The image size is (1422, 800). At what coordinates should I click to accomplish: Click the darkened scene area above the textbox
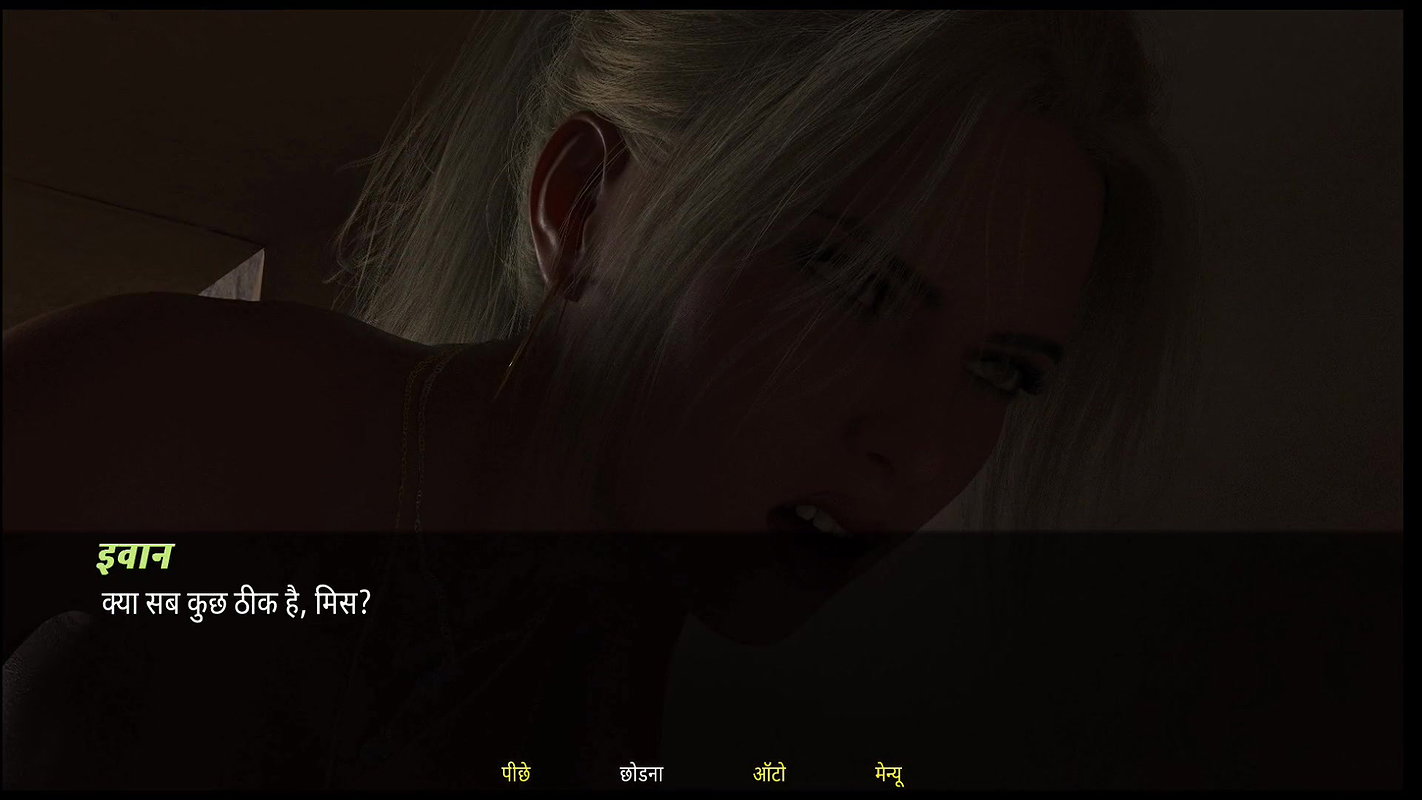(x=711, y=260)
